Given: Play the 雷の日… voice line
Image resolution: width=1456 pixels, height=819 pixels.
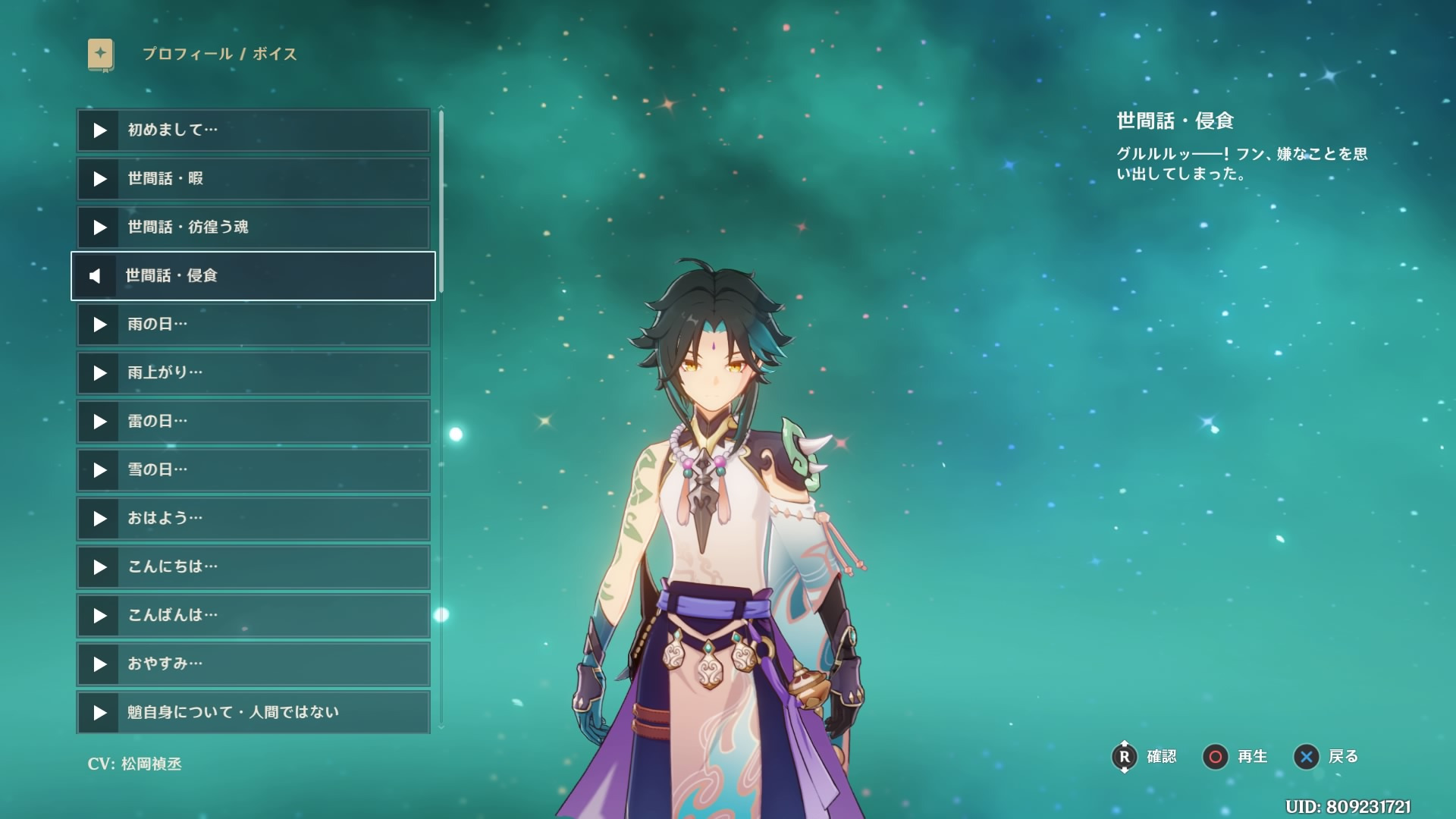Looking at the screenshot, I should 253,422.
